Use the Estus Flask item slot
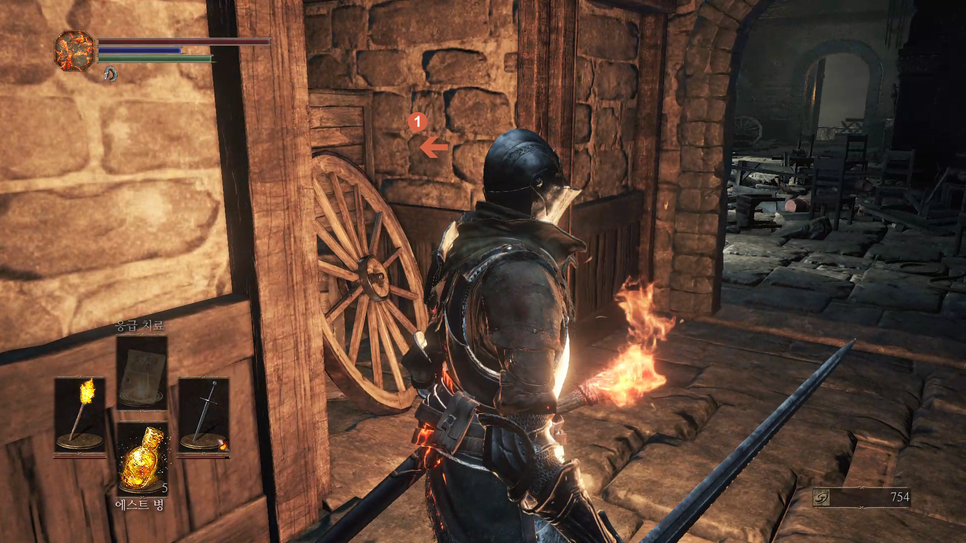 [141, 459]
